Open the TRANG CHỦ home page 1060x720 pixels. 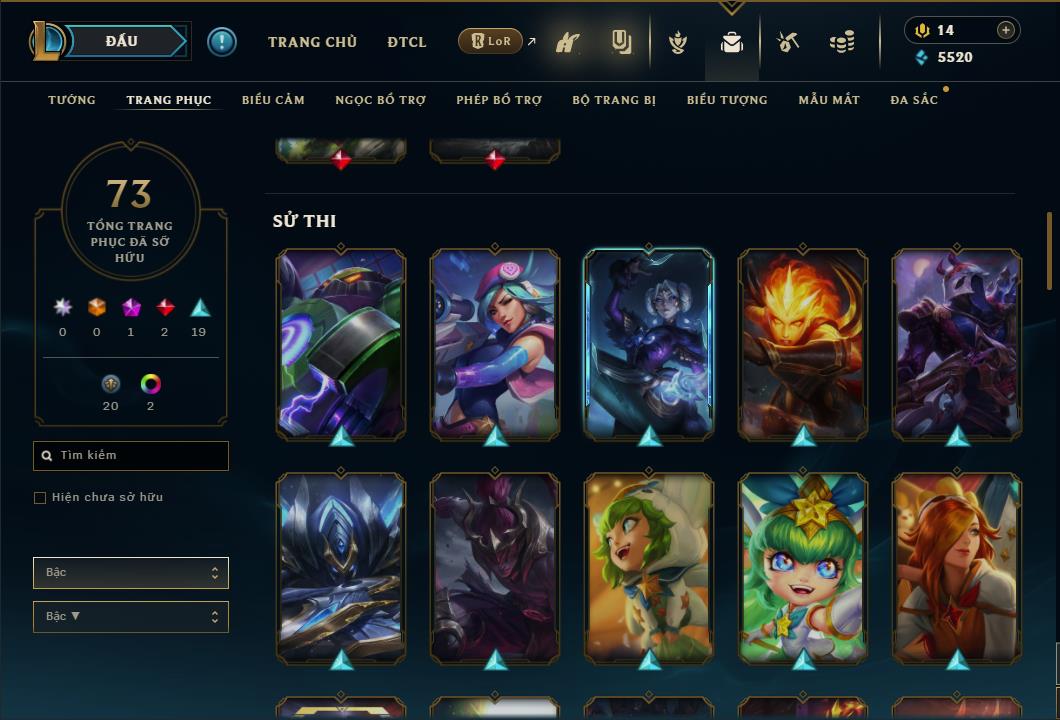(x=312, y=42)
